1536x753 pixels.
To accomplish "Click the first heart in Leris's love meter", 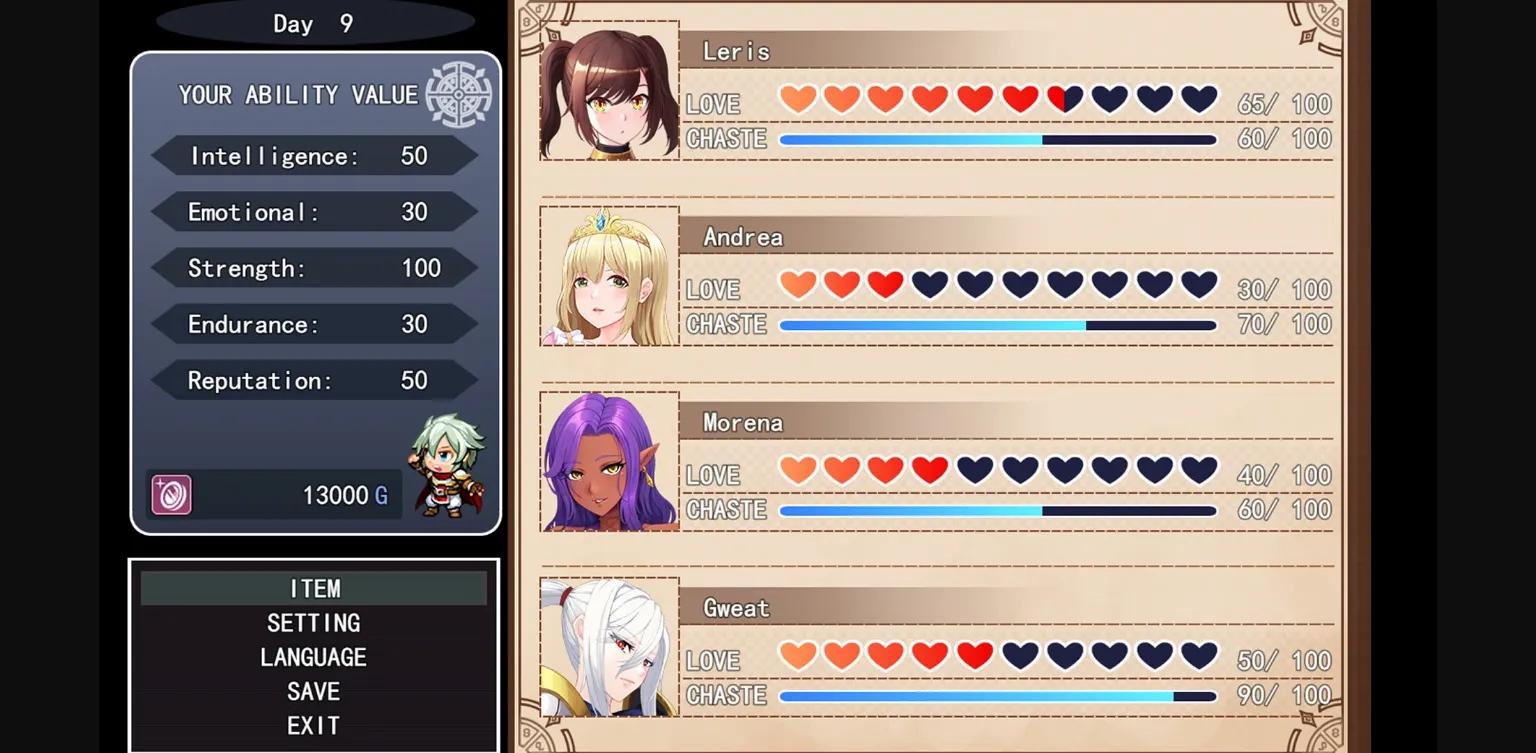I will click(x=797, y=97).
